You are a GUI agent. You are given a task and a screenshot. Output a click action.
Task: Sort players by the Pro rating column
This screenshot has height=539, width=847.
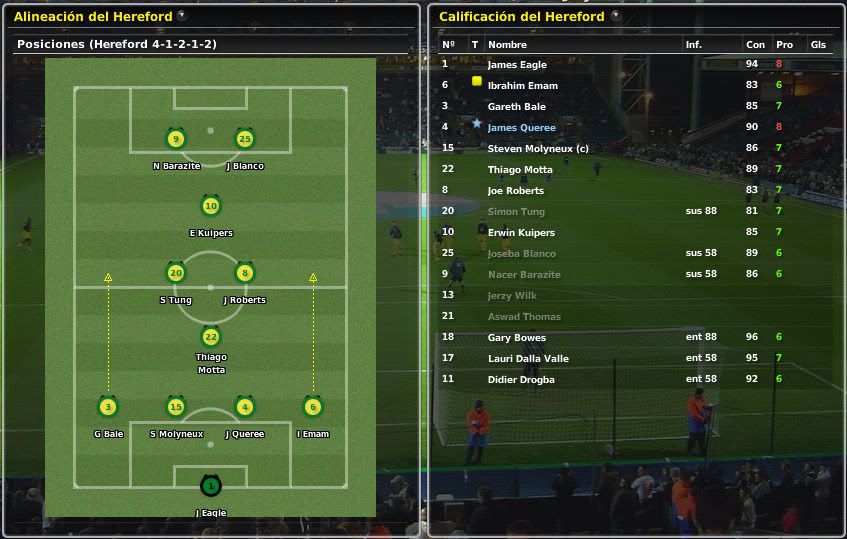[784, 45]
